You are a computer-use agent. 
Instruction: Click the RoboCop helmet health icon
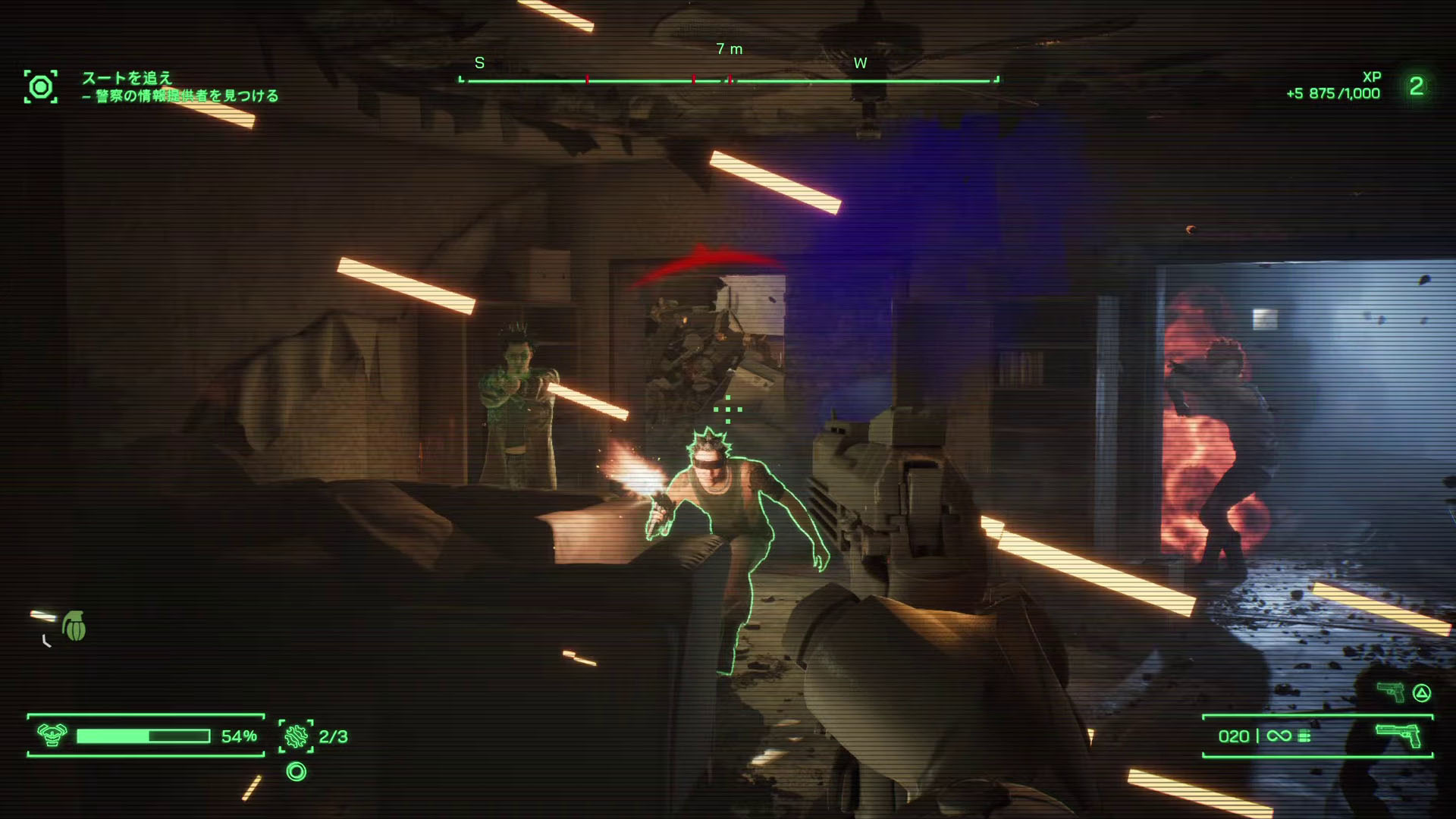pos(52,735)
